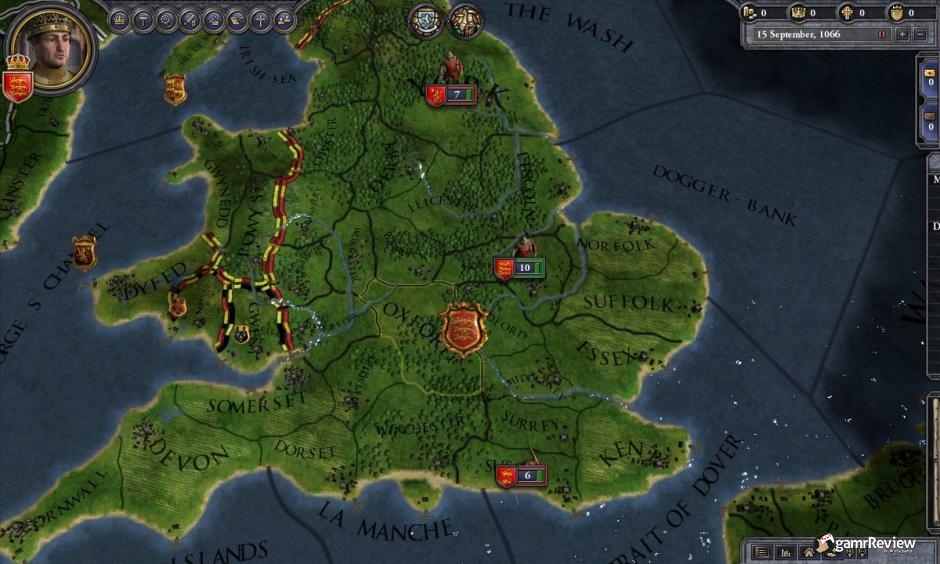Decrease game speed with the minus button
The width and height of the screenshot is (940, 564).
922,34
